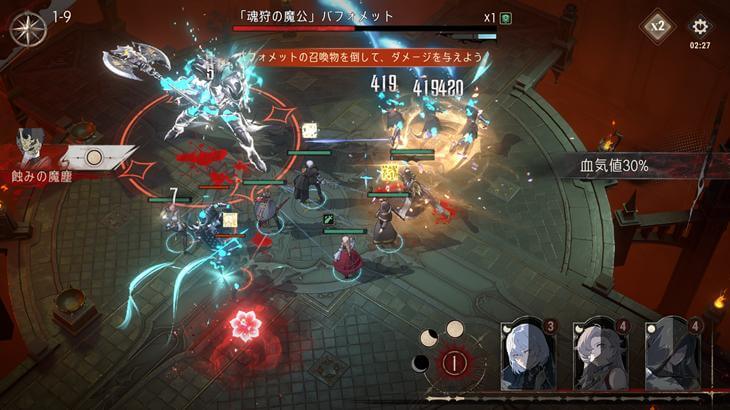This screenshot has width=730, height=410.
Task: Pick the dark hooded character card
Action: point(672,354)
